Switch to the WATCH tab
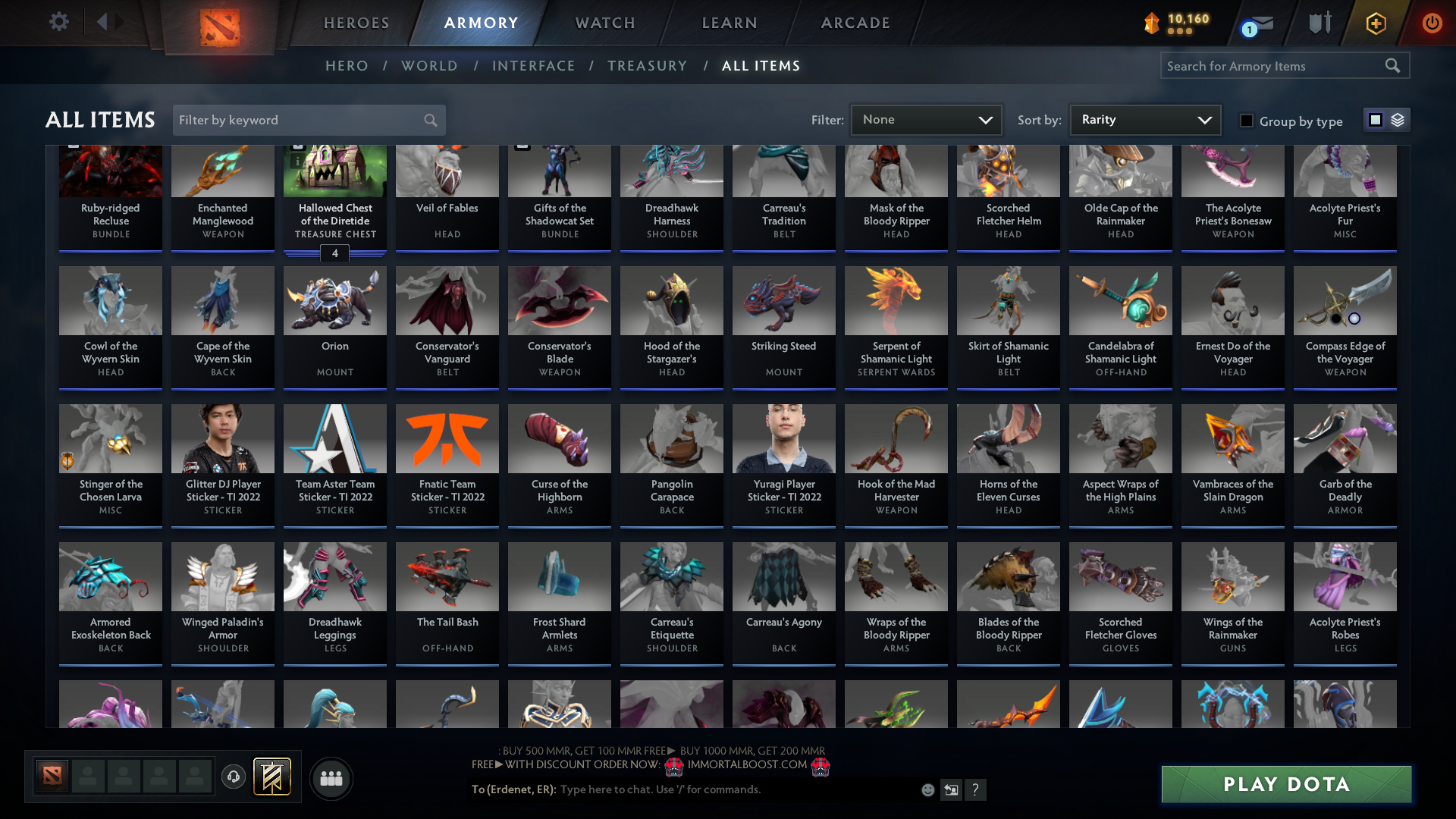The image size is (1456, 819). pos(604,23)
